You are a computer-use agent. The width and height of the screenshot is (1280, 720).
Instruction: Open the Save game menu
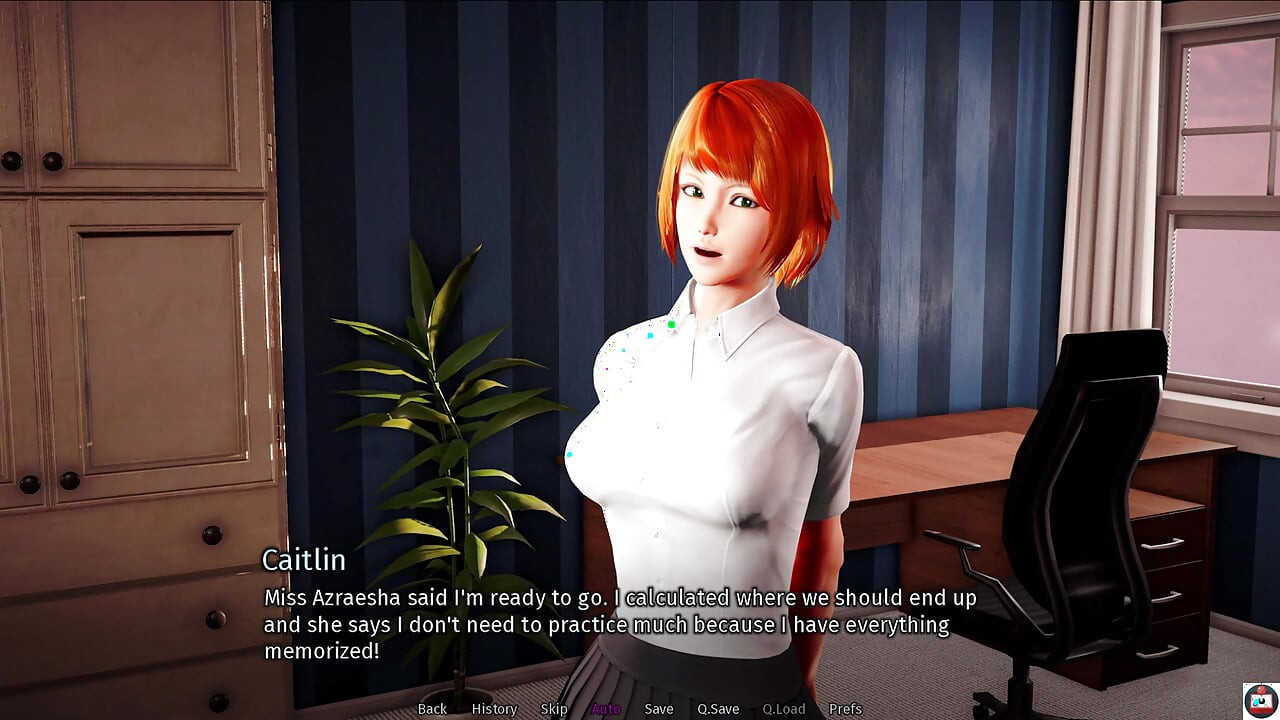tap(659, 709)
